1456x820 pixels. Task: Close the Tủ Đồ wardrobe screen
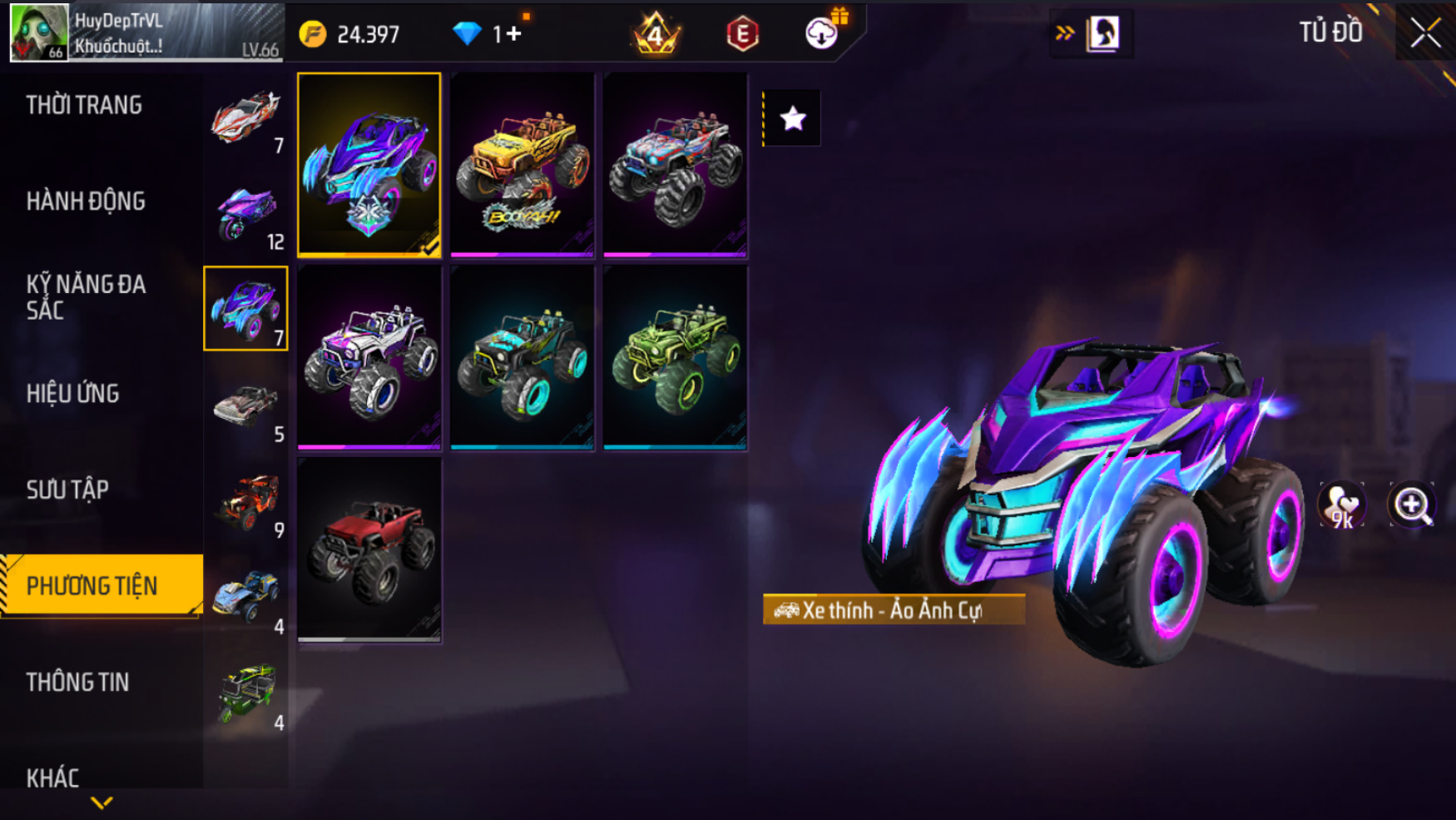click(x=1425, y=33)
